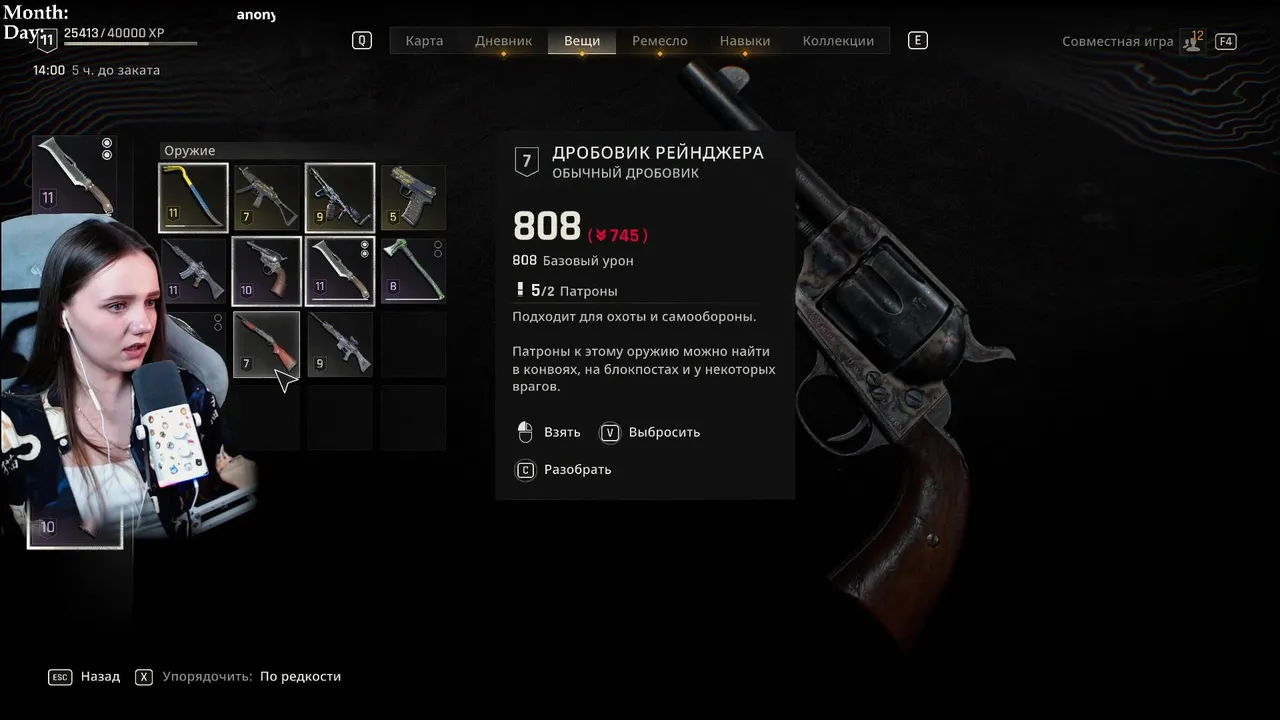Choose the level 7 submachine gun slot
Image resolution: width=1280 pixels, height=720 pixels.
(x=267, y=197)
